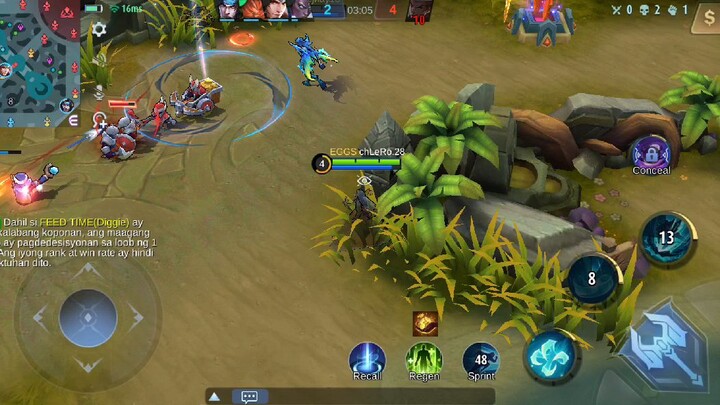Expand the chat bar arrow
The height and width of the screenshot is (405, 720).
click(x=213, y=397)
